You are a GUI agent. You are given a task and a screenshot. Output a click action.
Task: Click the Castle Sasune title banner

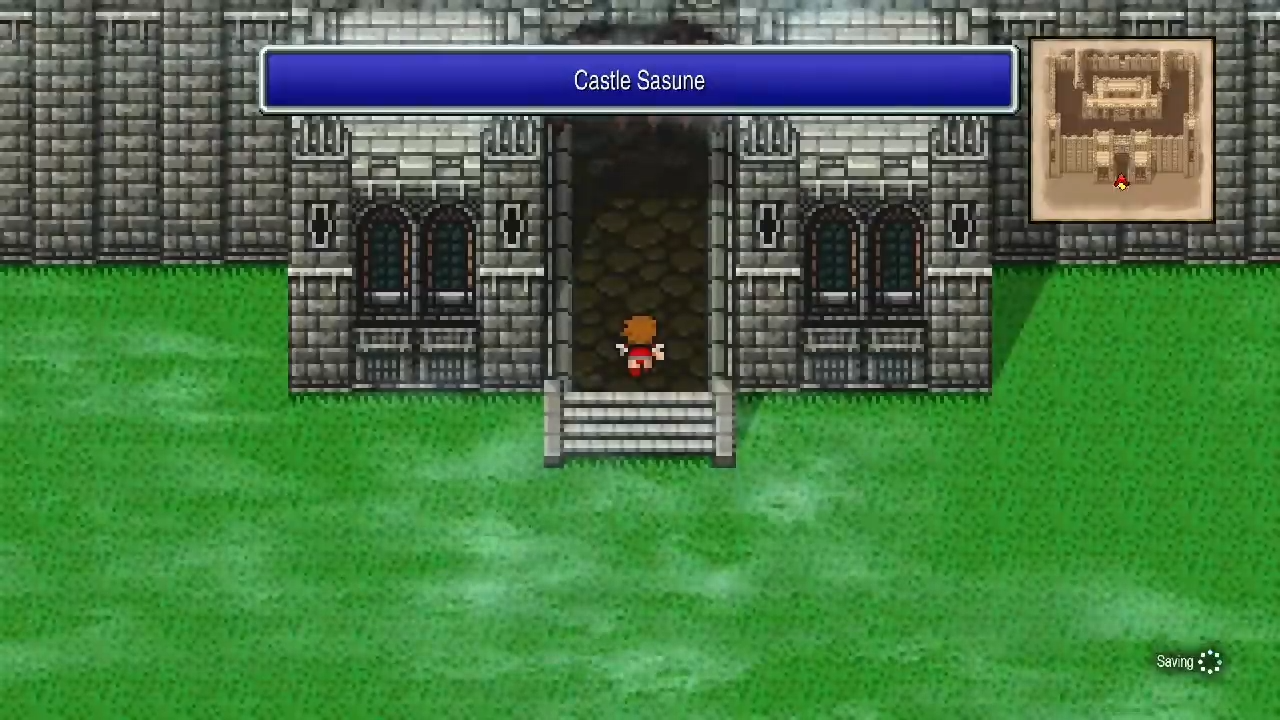[x=639, y=81]
